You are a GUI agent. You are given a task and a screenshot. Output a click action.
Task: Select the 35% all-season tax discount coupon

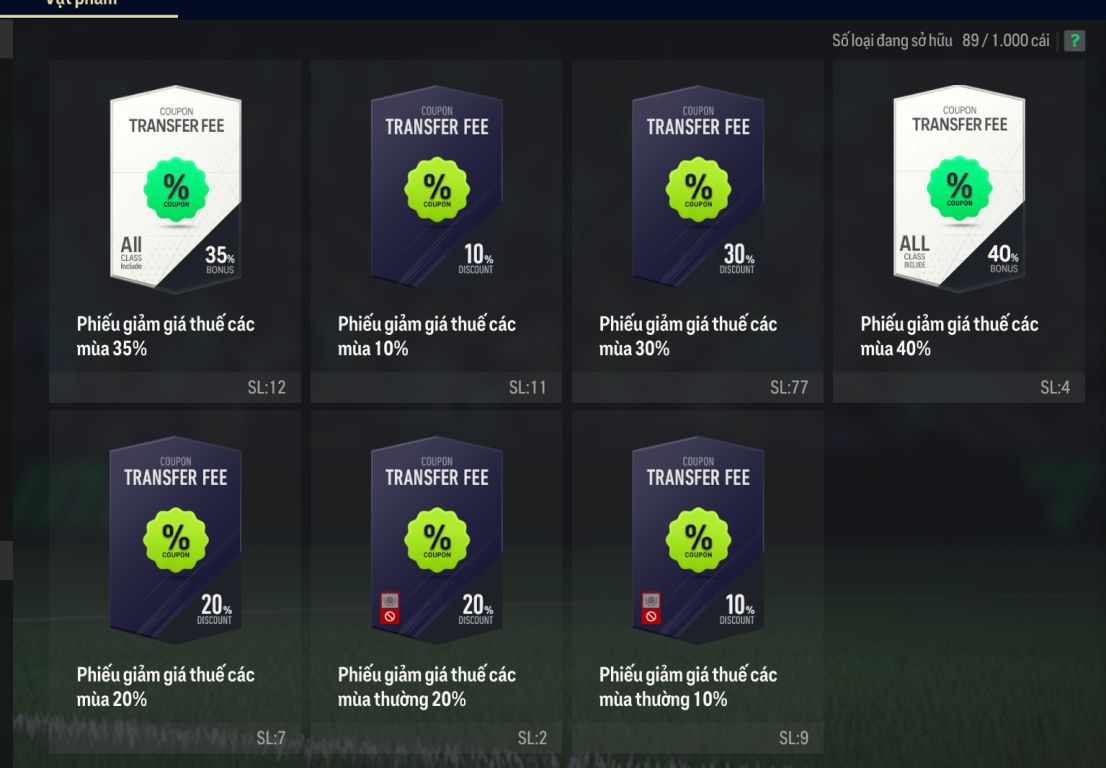pyautogui.click(x=175, y=230)
